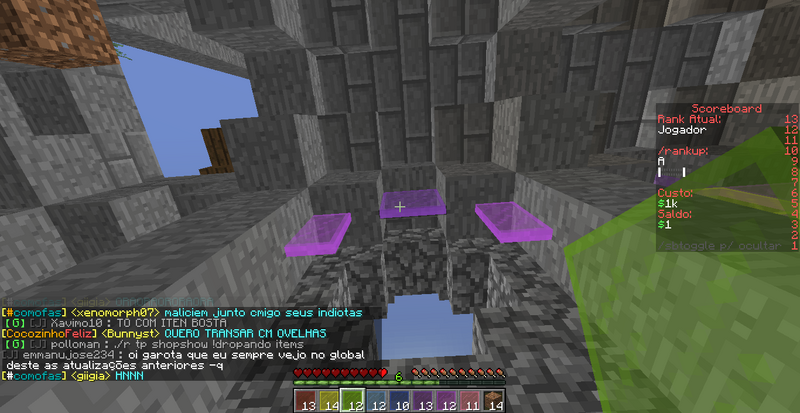Screen dimensions: 800x413
Task: Select the yellow stained glass slot
Action: [x=328, y=400]
